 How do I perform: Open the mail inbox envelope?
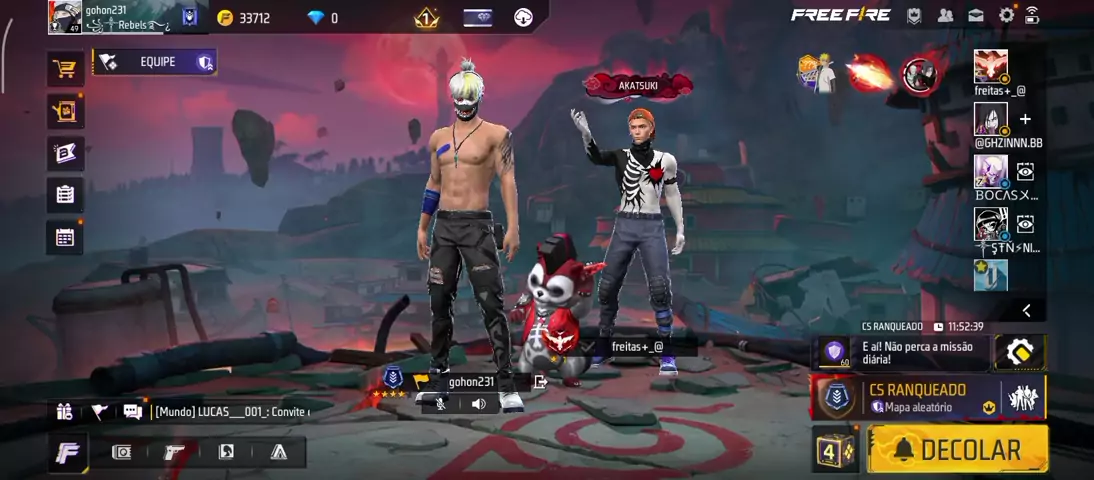click(975, 15)
